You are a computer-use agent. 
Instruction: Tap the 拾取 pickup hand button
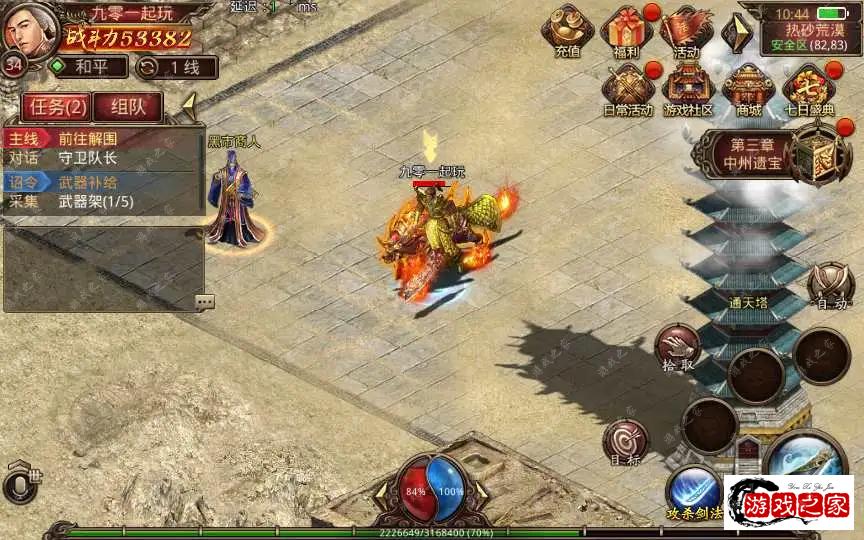tap(677, 347)
